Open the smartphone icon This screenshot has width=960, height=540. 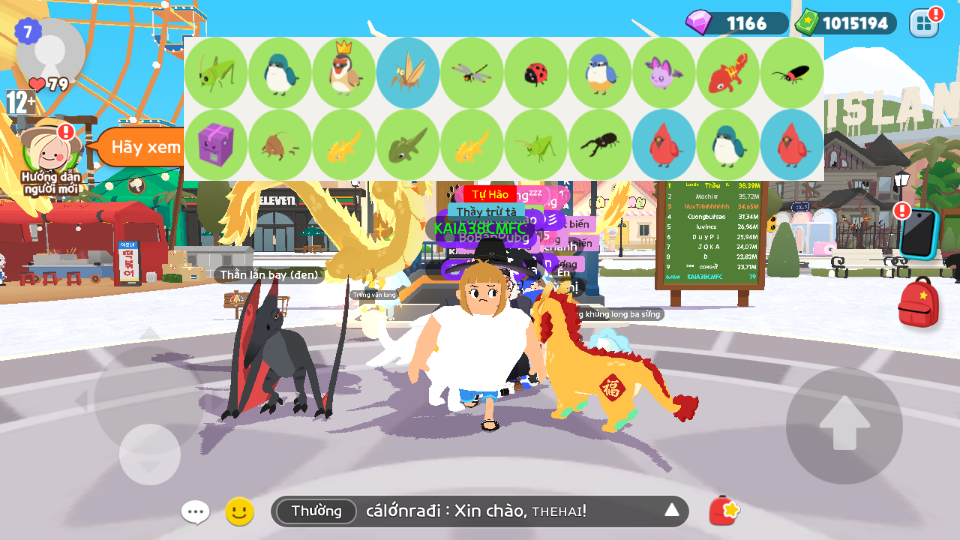pyautogui.click(x=917, y=233)
